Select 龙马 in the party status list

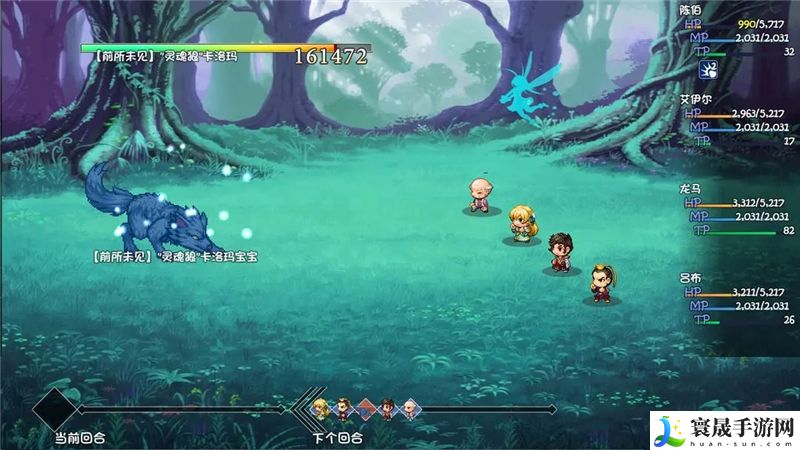pos(691,187)
